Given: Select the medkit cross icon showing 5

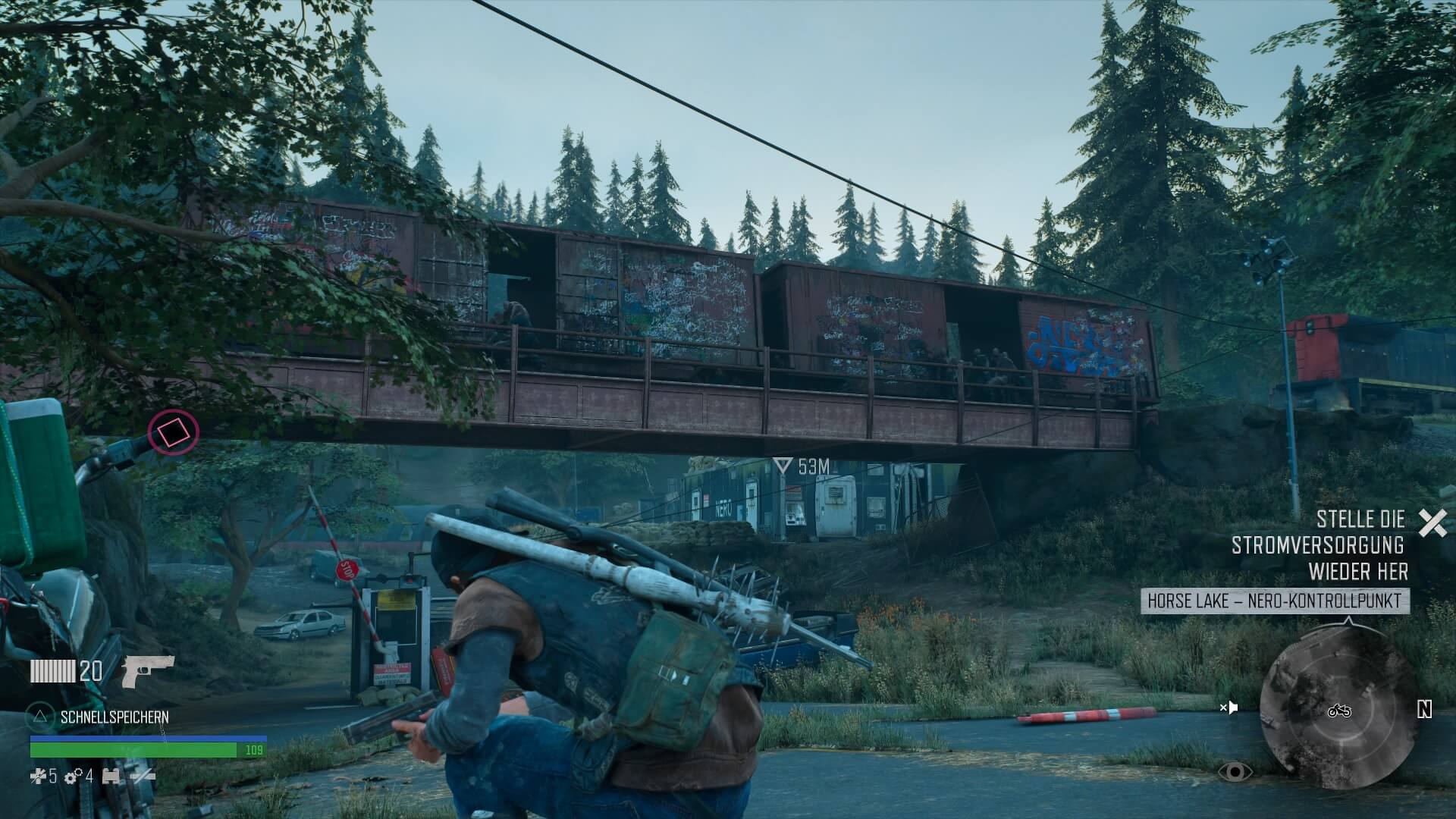Looking at the screenshot, I should point(39,777).
